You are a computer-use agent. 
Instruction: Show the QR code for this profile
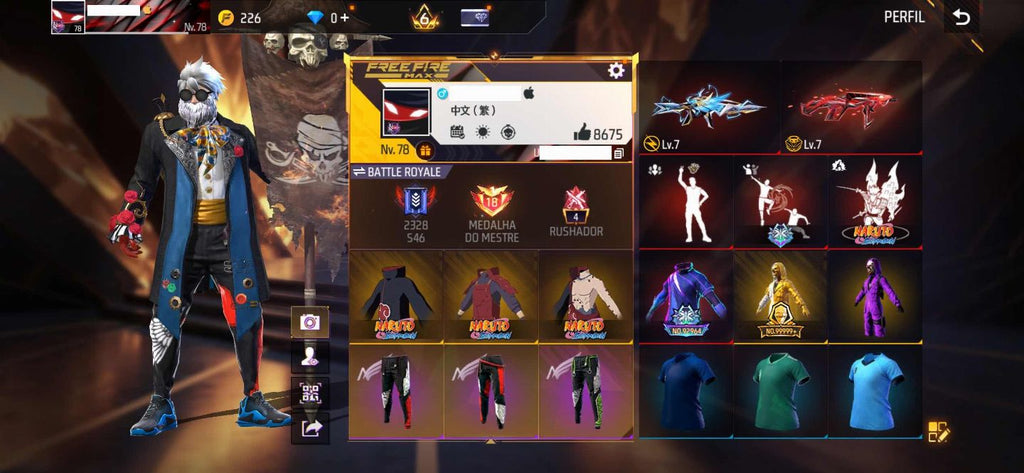point(309,393)
